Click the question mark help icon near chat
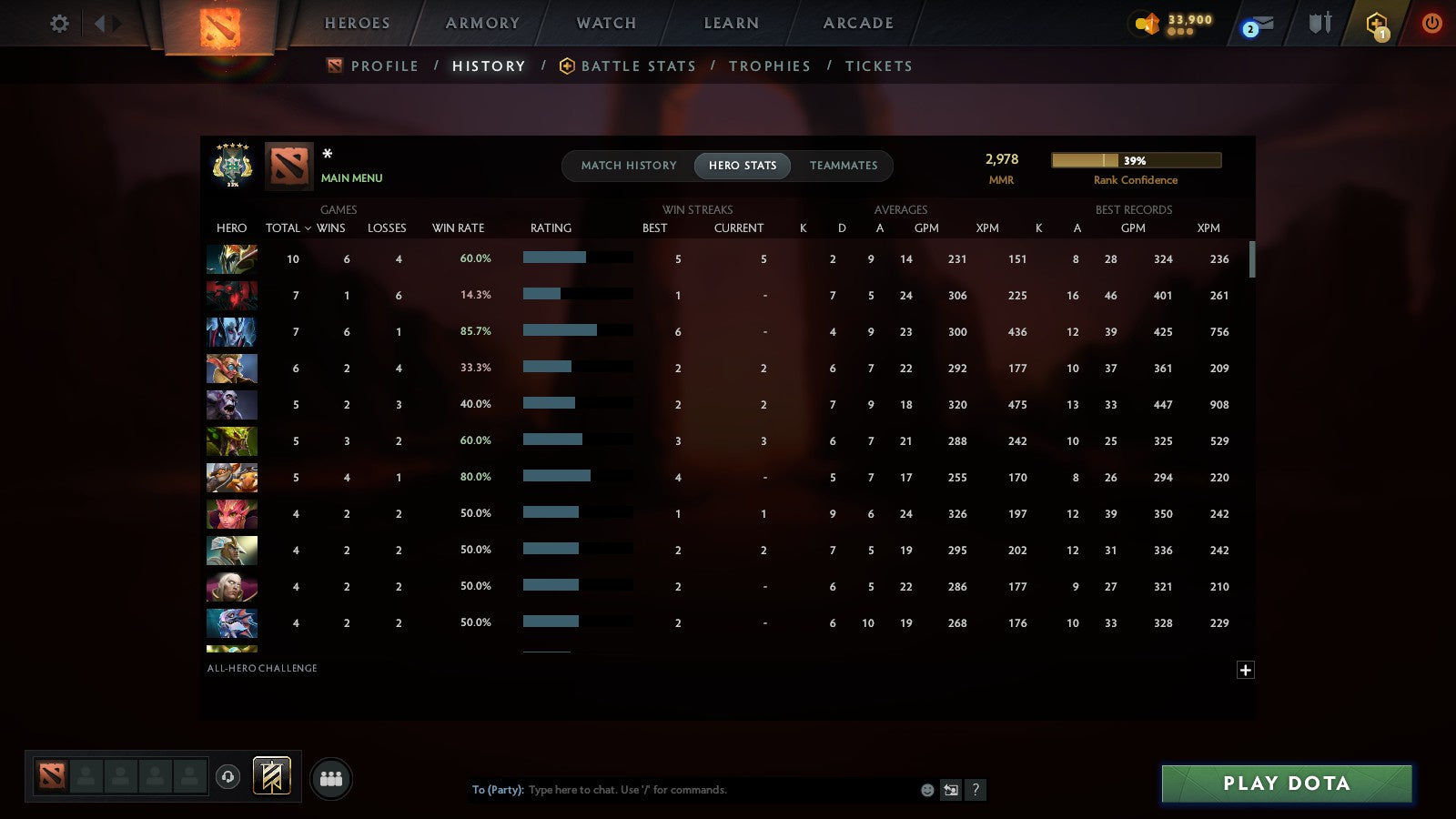The image size is (1456, 819). 976,790
